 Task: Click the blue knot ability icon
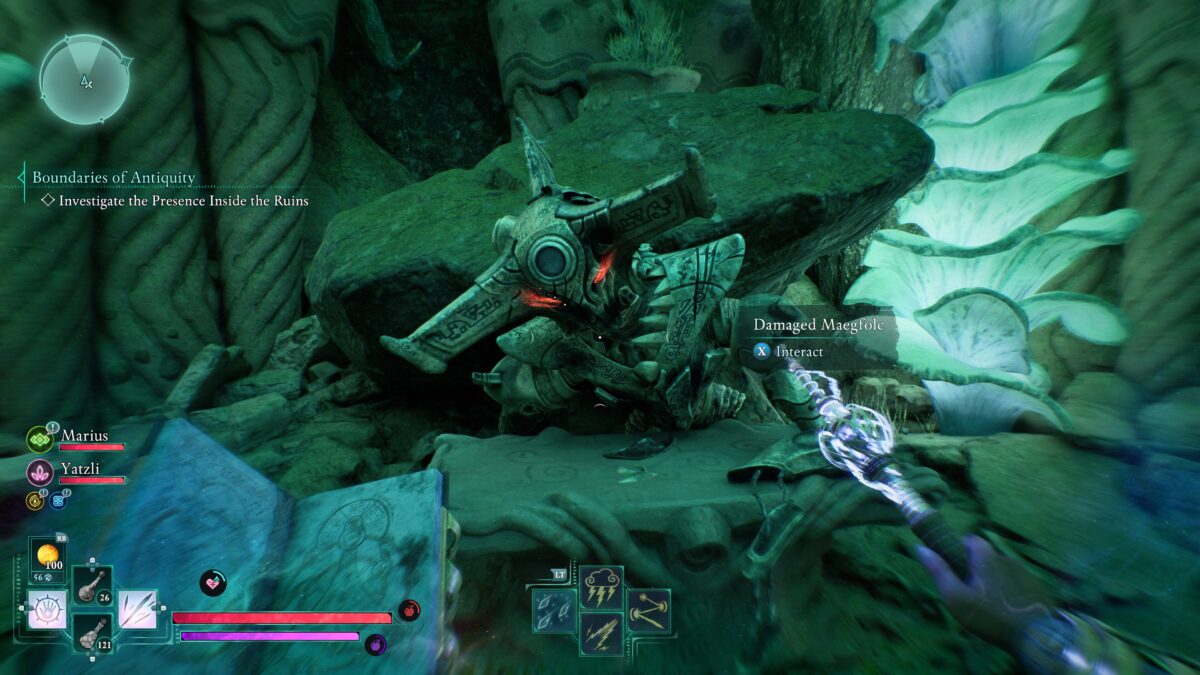pyautogui.click(x=58, y=499)
